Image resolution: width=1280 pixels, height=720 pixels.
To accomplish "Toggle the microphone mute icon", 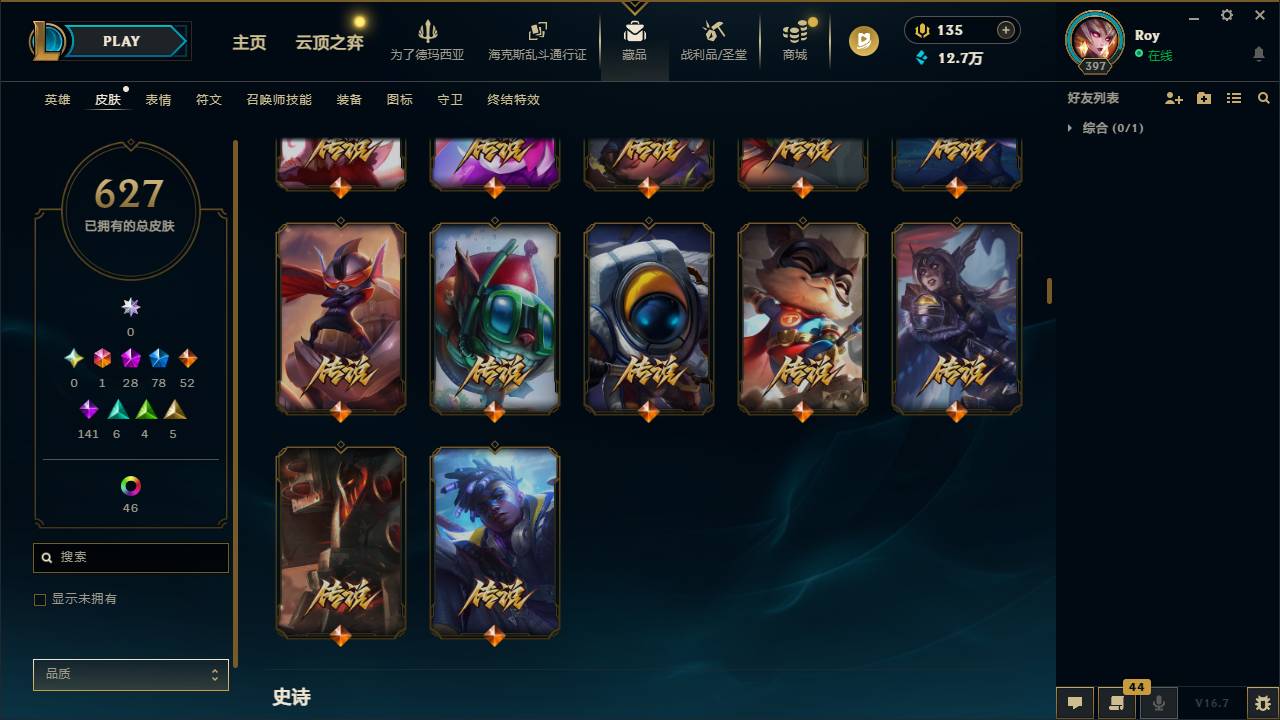I will click(x=1160, y=702).
